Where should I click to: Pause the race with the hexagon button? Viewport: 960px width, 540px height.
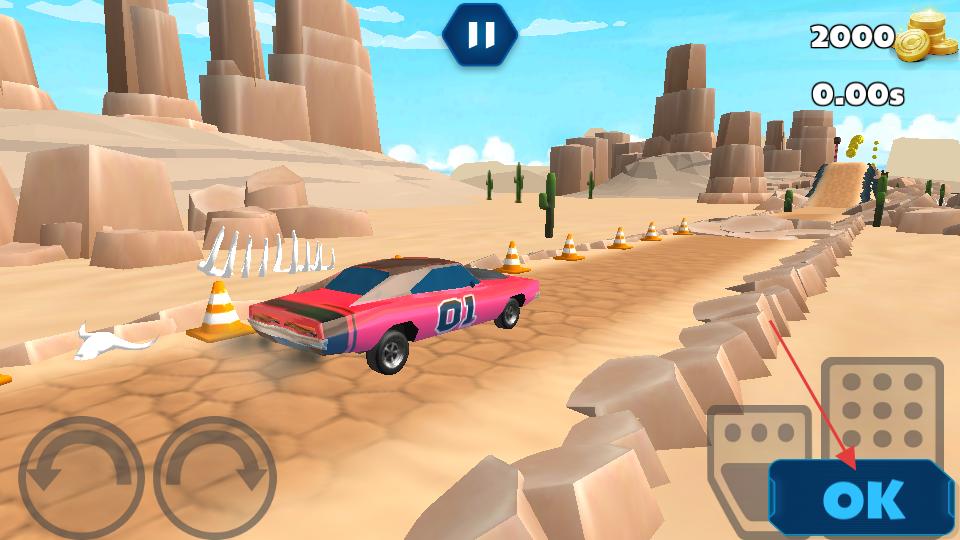point(481,35)
